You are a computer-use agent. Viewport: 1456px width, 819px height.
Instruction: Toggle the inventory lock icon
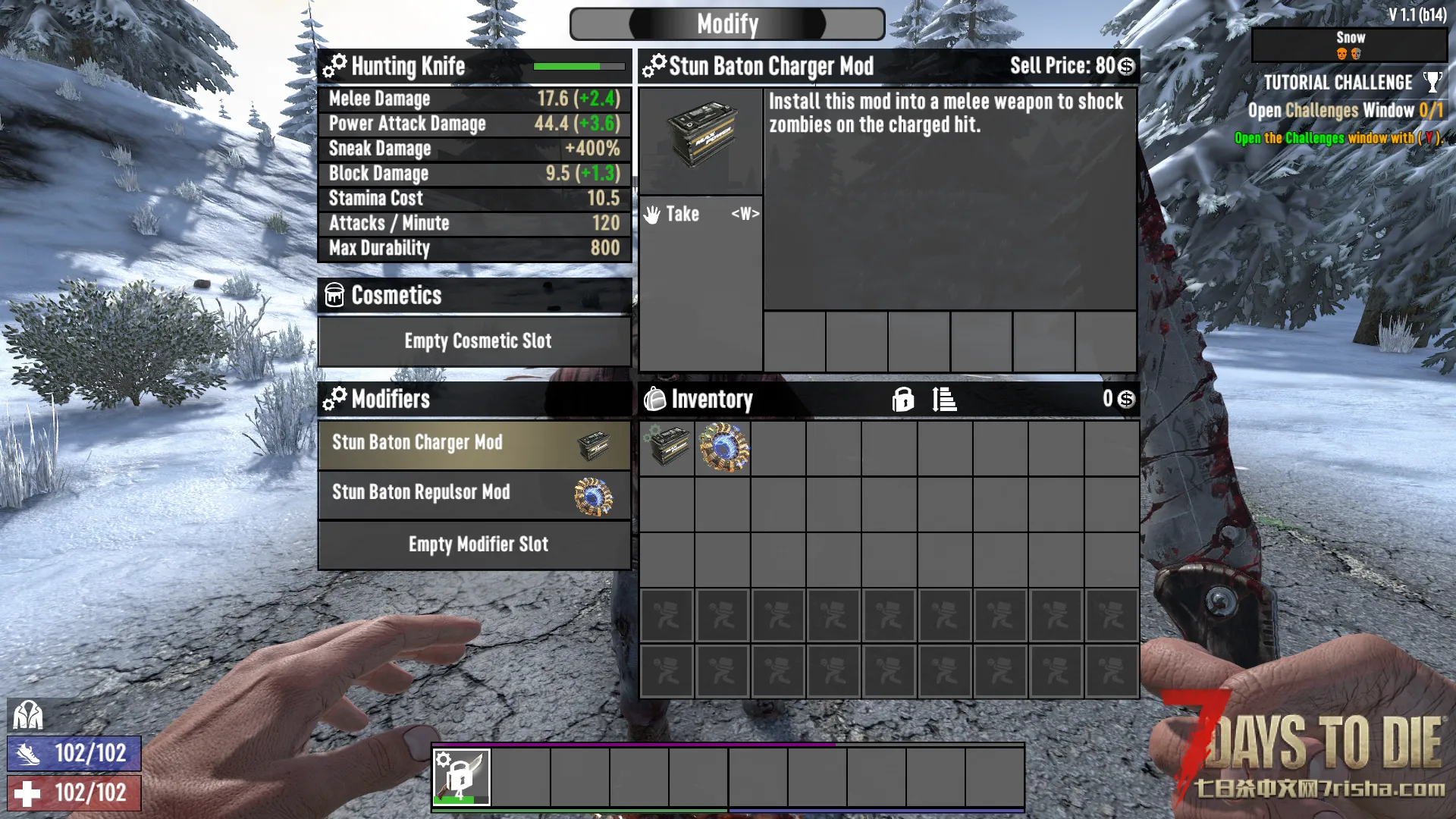click(x=902, y=399)
